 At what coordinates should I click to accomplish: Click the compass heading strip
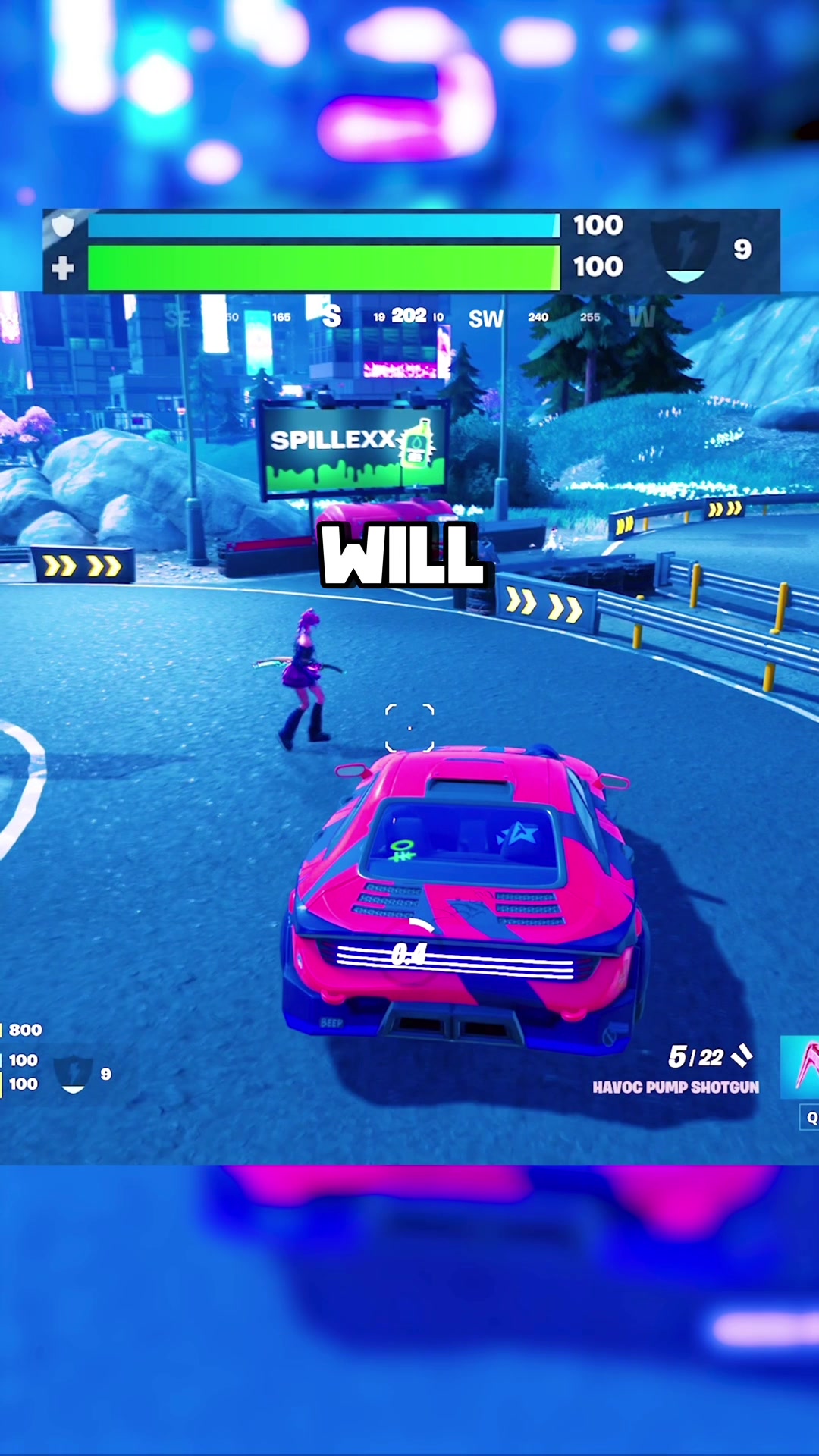[409, 316]
